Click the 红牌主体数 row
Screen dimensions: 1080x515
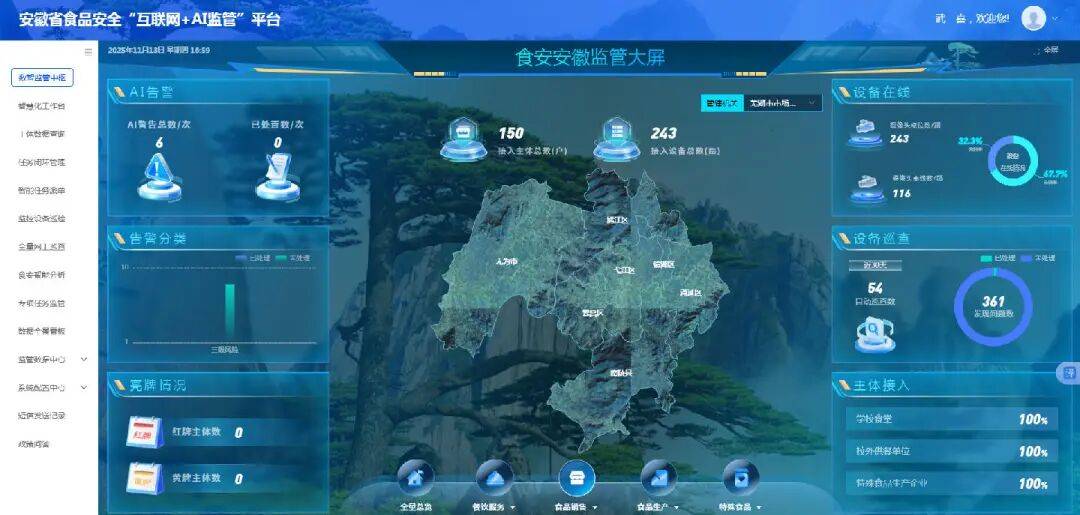185,432
